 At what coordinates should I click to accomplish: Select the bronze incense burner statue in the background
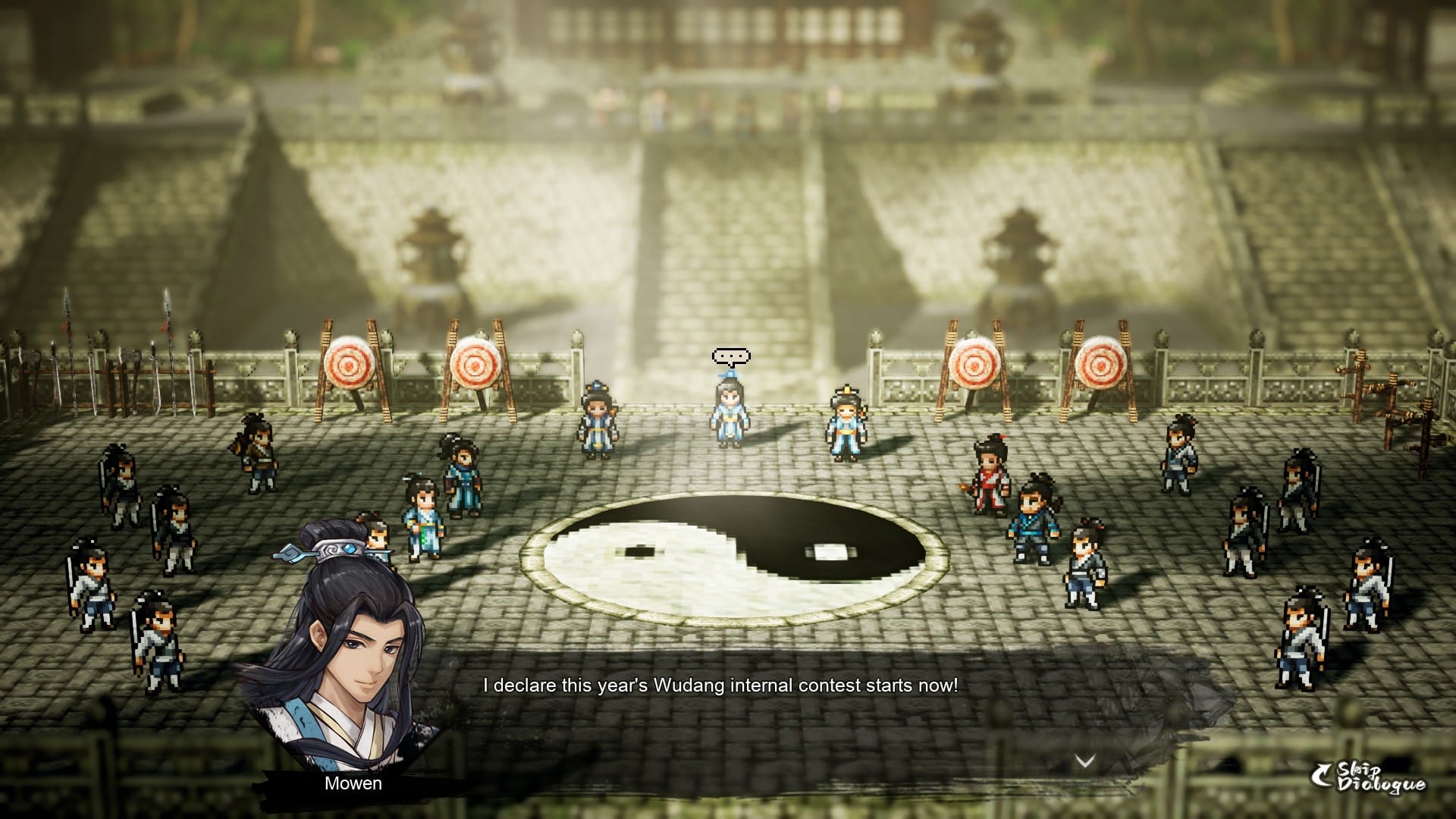[432, 250]
